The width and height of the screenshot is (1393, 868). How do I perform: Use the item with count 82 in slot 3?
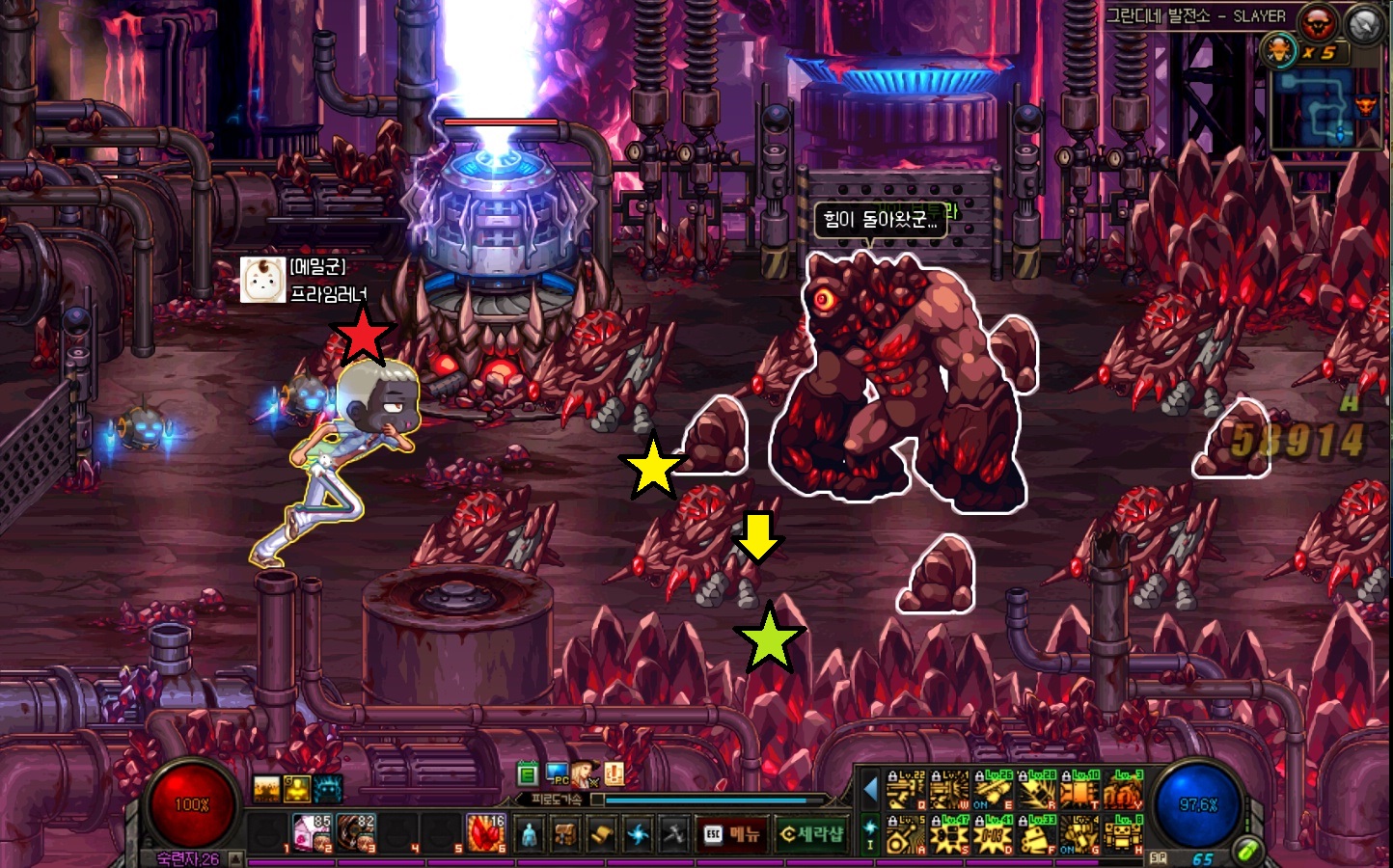[355, 832]
